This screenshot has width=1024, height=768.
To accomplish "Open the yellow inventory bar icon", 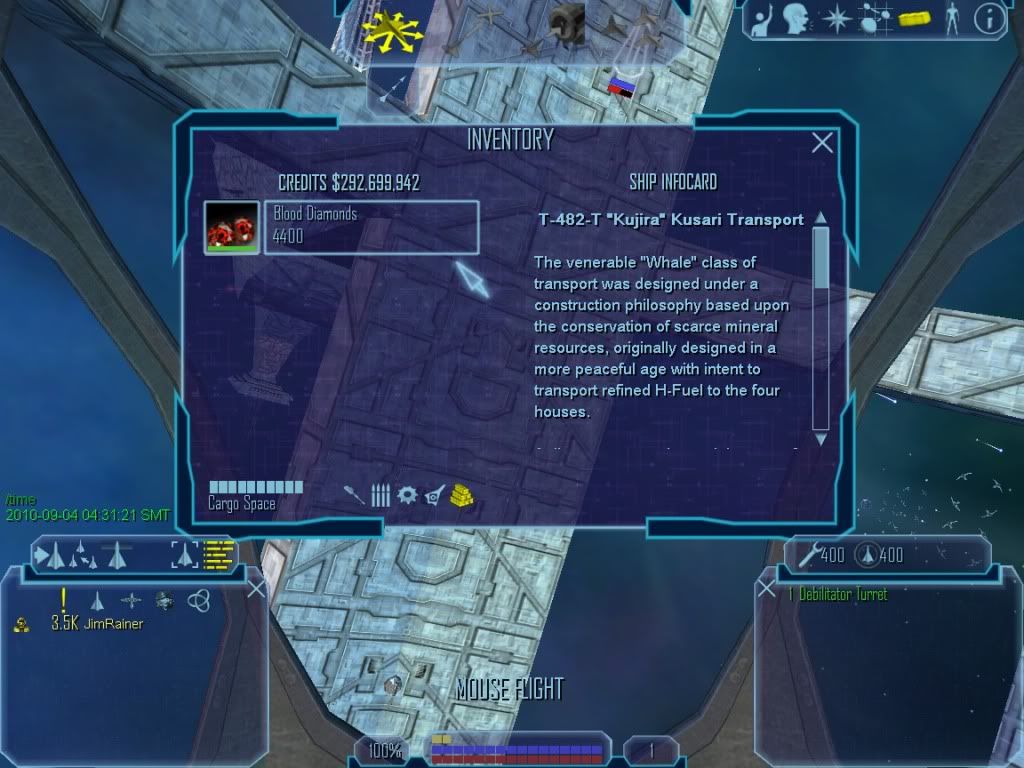I will (914, 18).
